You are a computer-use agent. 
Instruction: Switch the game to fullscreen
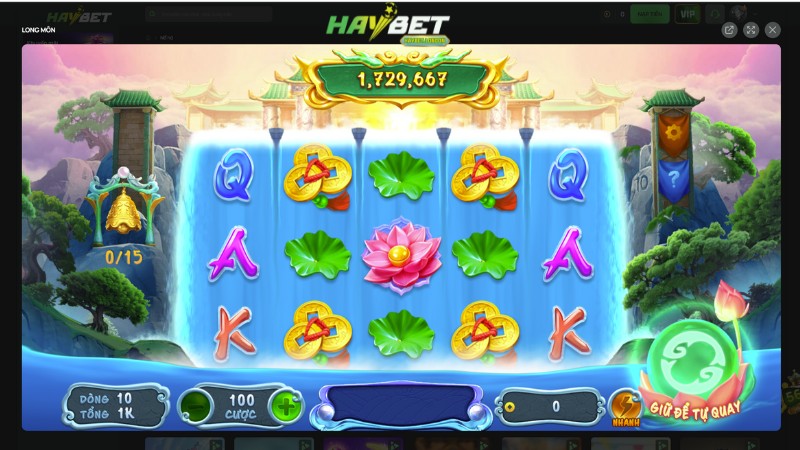(x=751, y=31)
